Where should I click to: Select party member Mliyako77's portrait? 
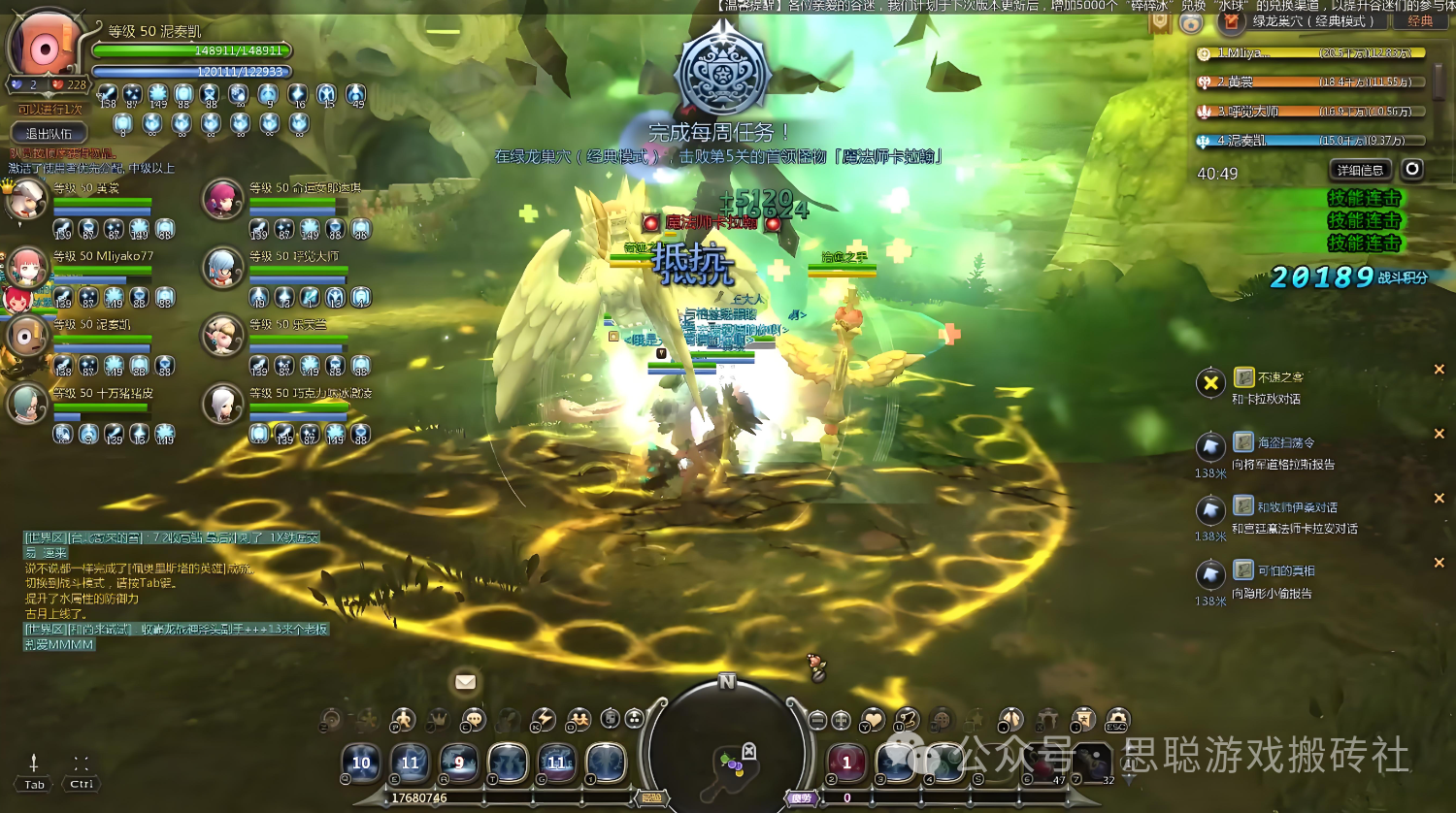coord(27,267)
